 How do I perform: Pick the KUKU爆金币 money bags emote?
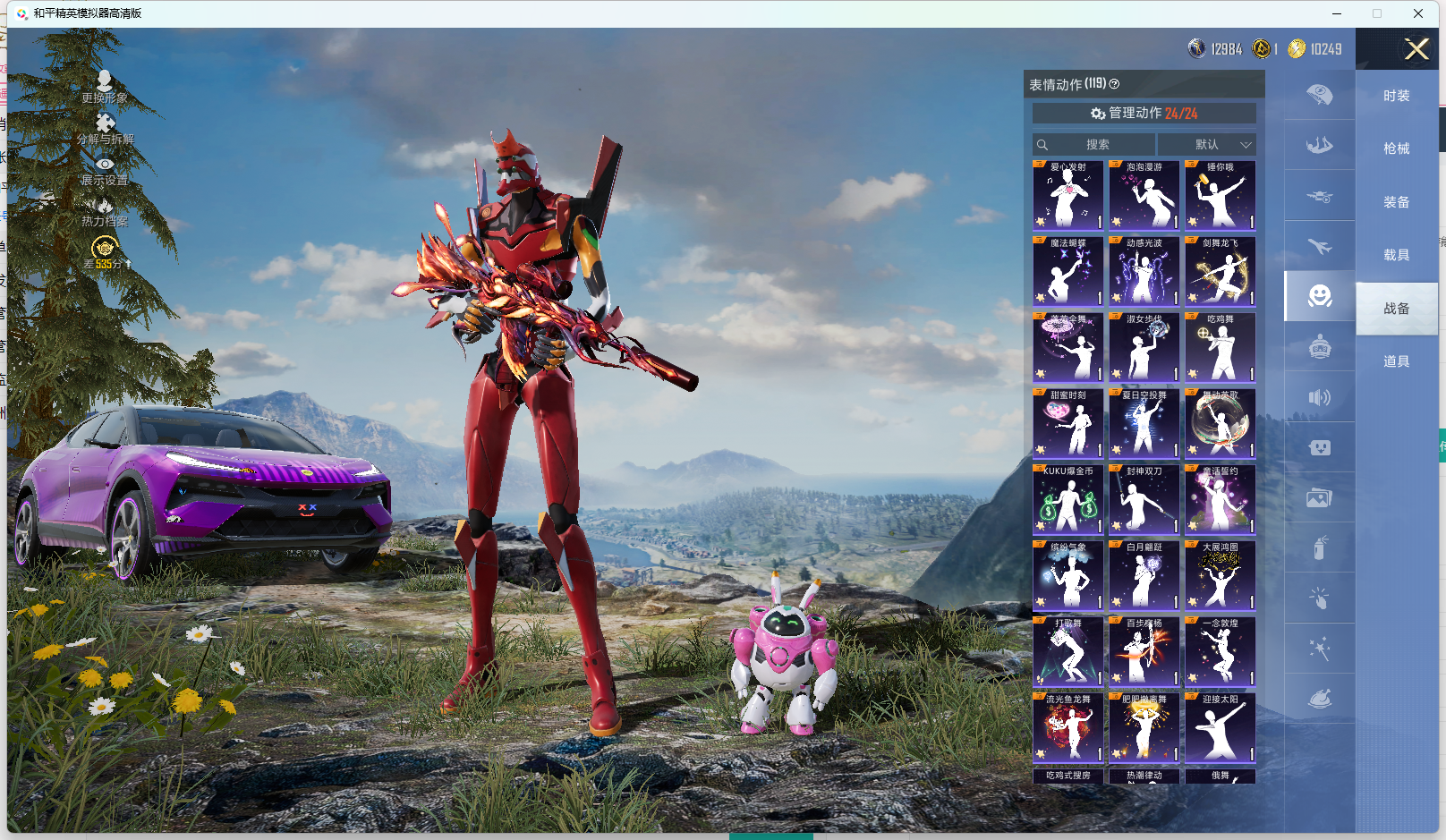[1067, 499]
